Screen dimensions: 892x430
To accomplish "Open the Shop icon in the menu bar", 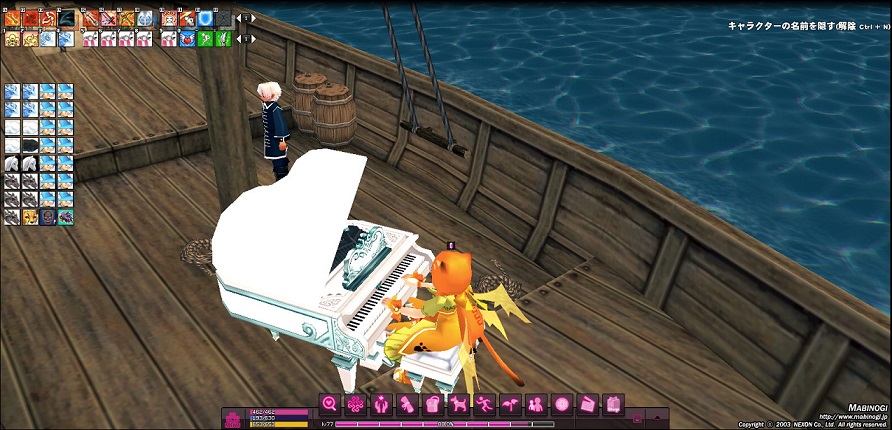I will (x=614, y=404).
